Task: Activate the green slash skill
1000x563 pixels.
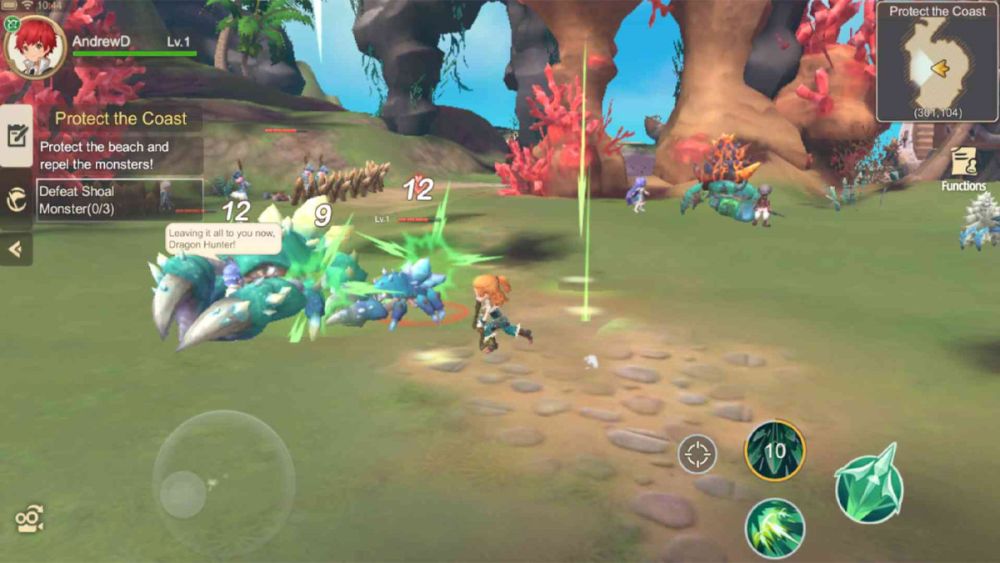Action: (775, 527)
